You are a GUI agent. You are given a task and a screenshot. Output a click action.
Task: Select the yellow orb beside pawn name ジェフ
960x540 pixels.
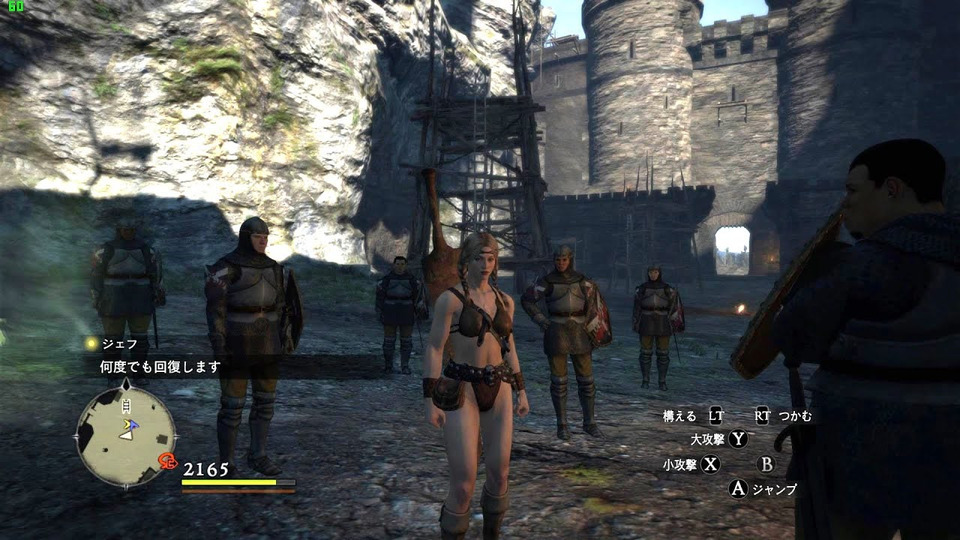pyautogui.click(x=91, y=343)
